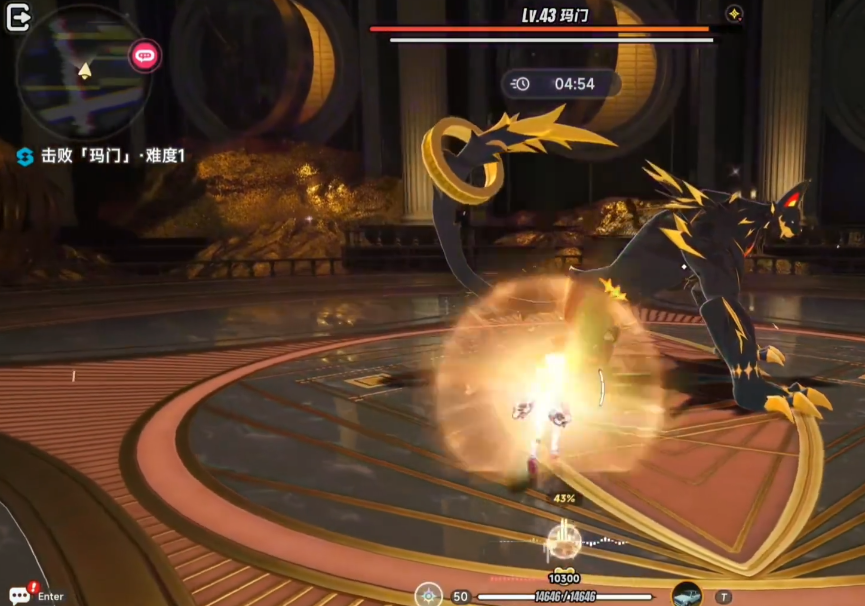Click the gold star icon beside boss bar

click(x=734, y=14)
